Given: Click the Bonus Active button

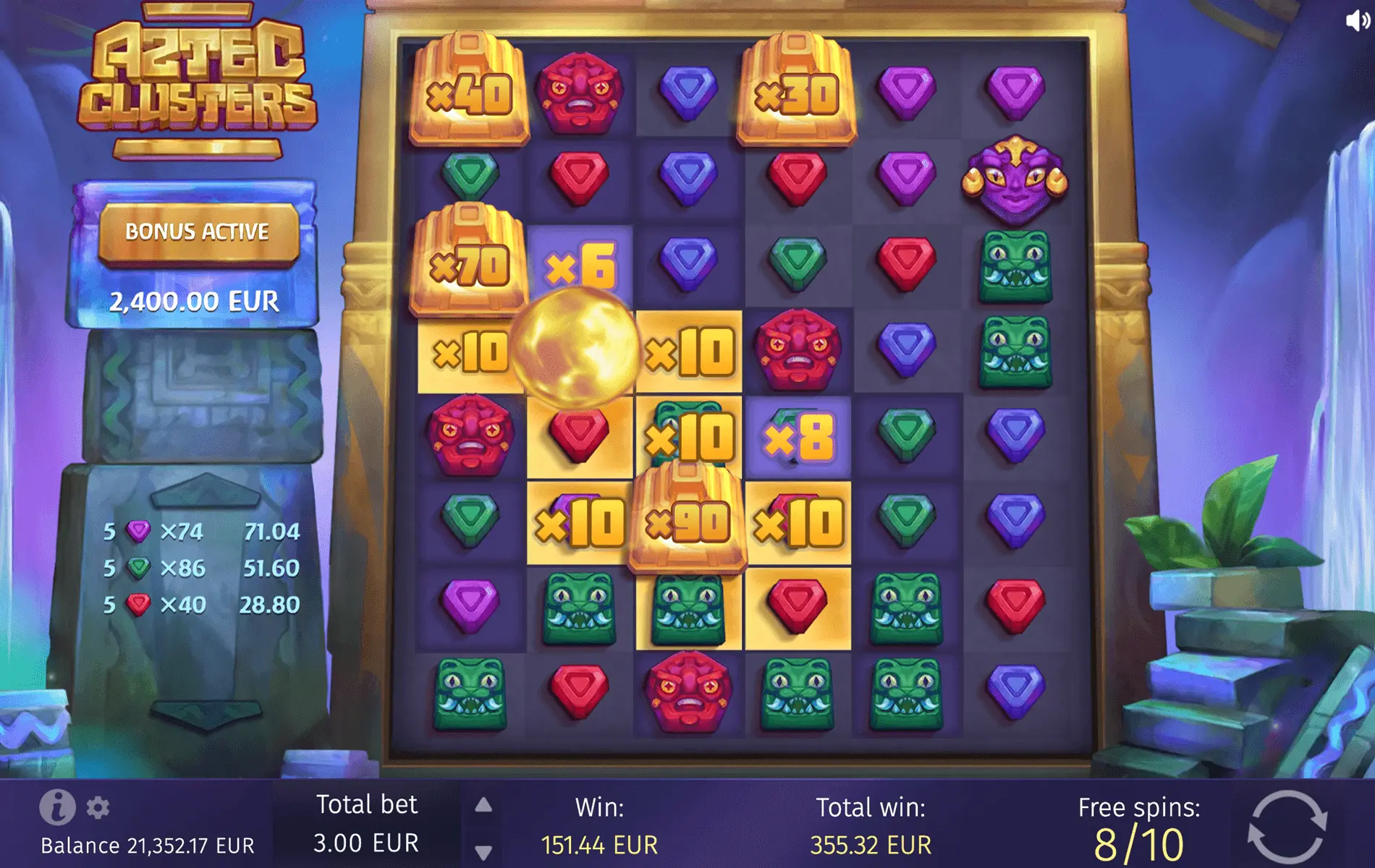Looking at the screenshot, I should tap(197, 232).
